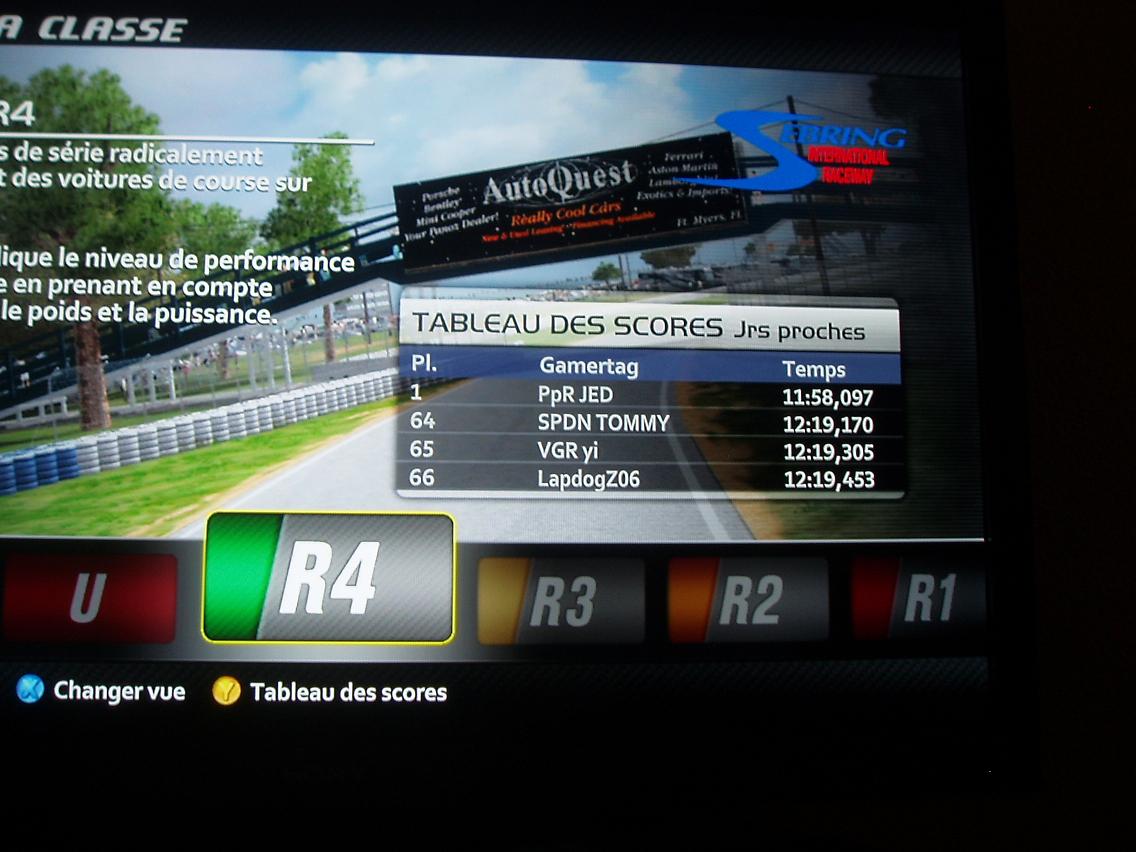
Task: Click the VGR yi leaderboard row
Action: (650, 451)
